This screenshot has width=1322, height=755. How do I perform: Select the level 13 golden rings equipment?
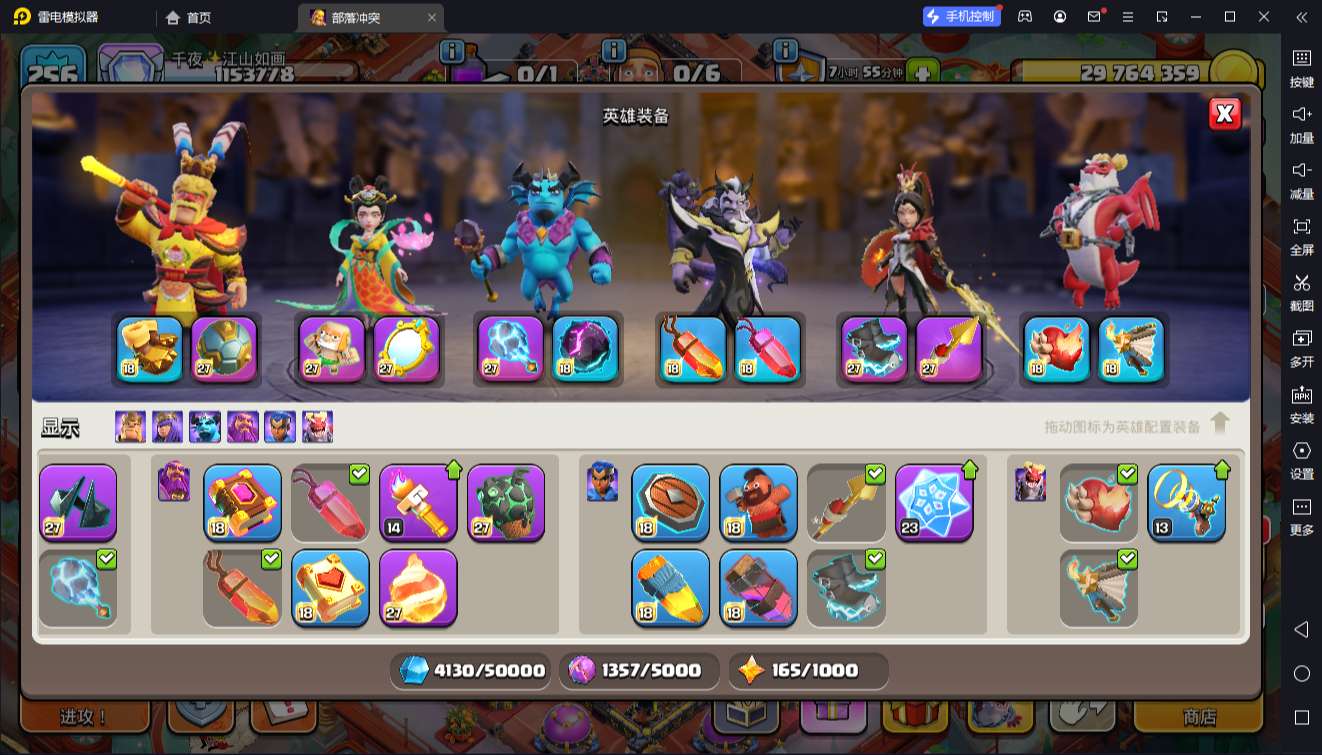point(1186,502)
